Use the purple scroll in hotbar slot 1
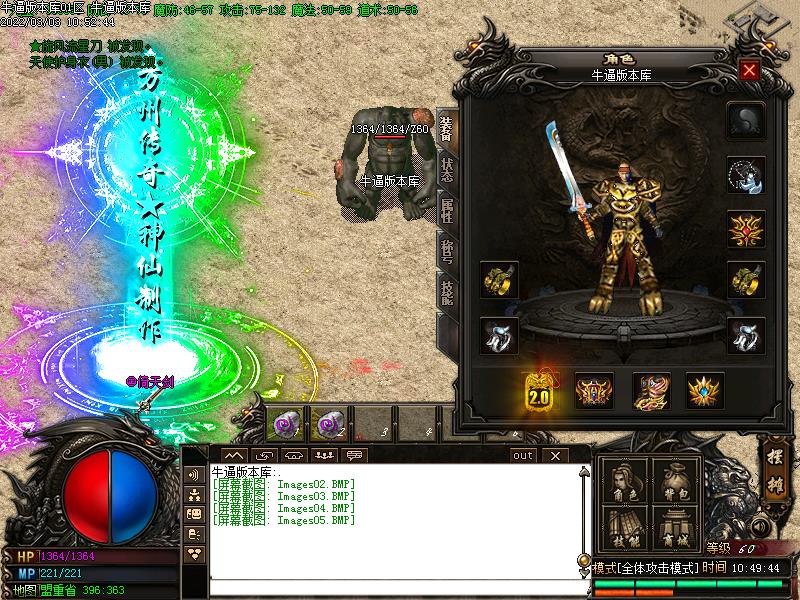The width and height of the screenshot is (800, 600). (x=285, y=425)
